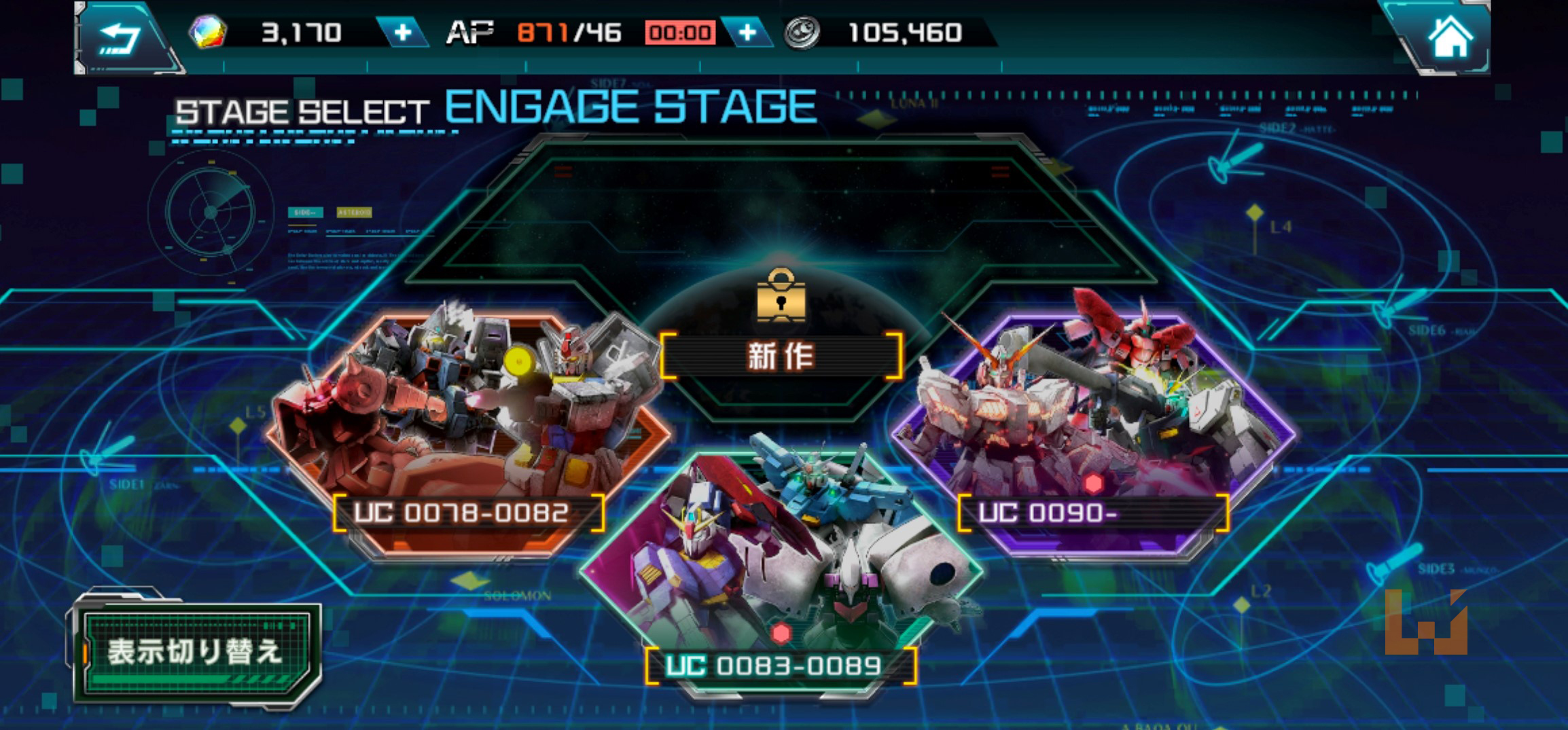Add more gems with the plus button
The width and height of the screenshot is (1568, 730).
tap(403, 33)
